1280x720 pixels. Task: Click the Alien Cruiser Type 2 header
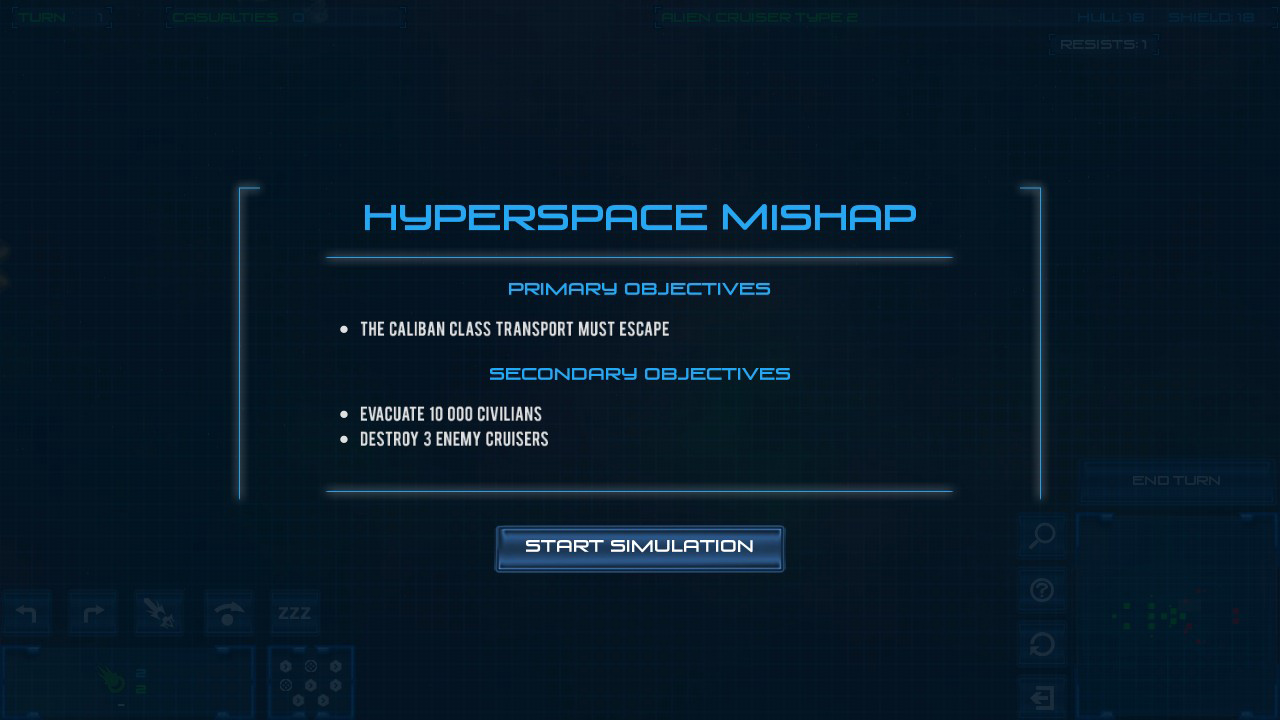[x=758, y=16]
